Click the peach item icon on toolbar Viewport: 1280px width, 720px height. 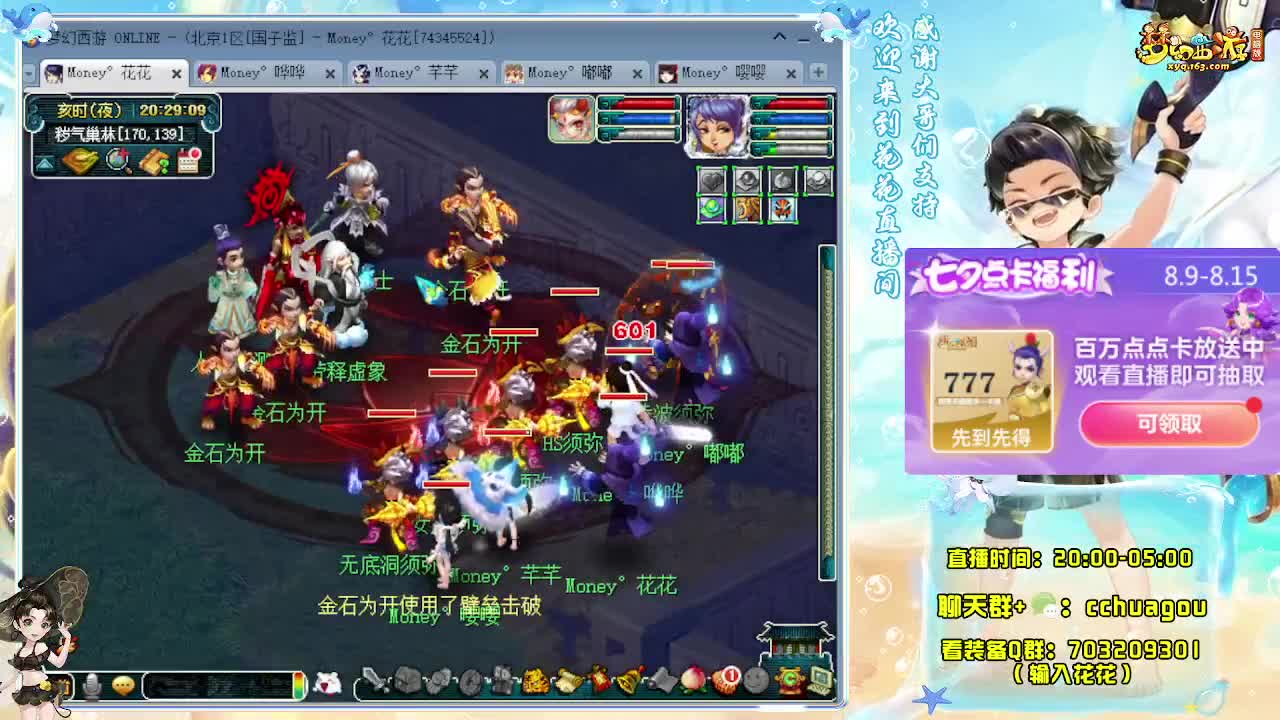[x=691, y=678]
